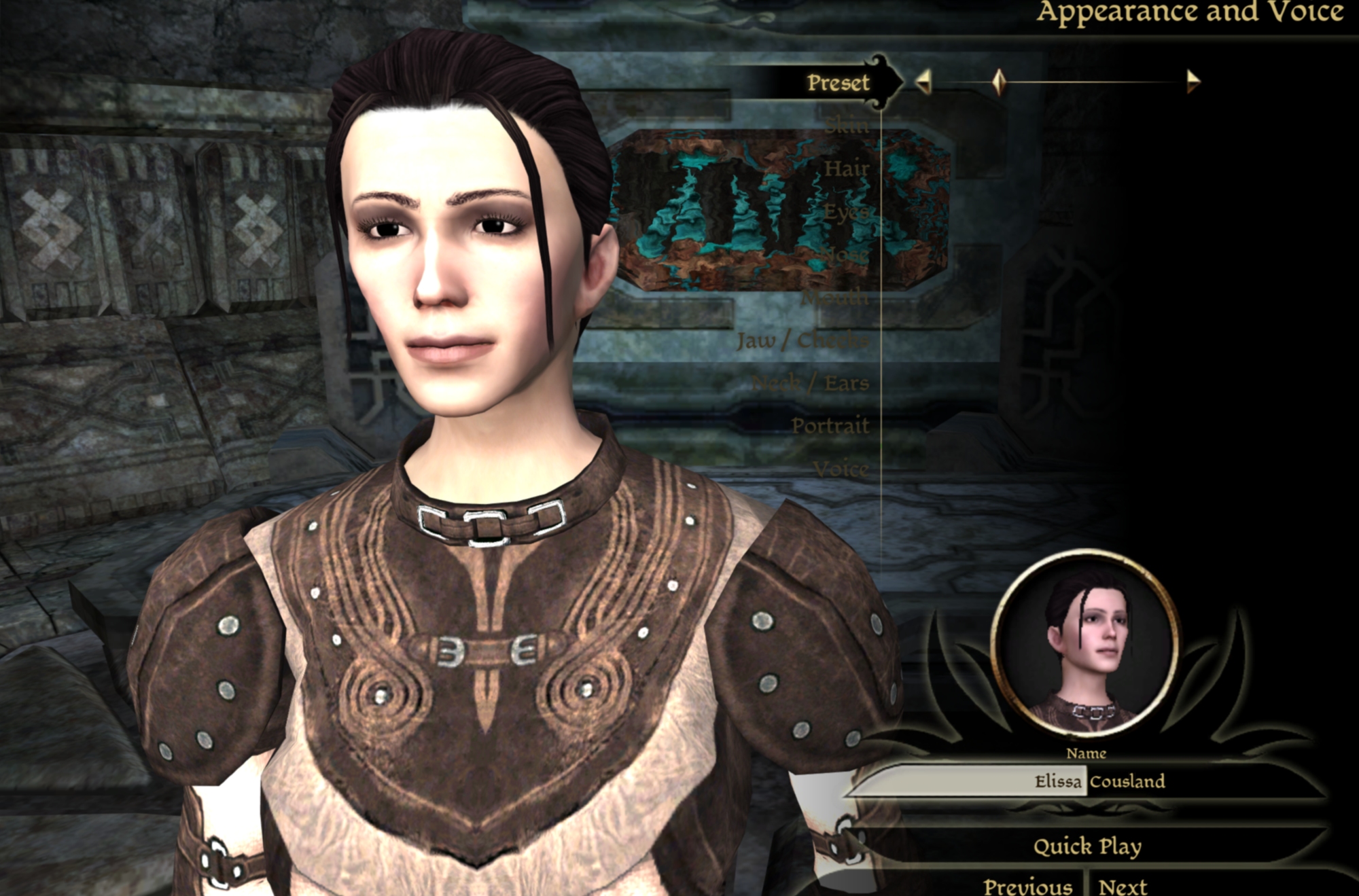Open the Portrait settings
1359x896 pixels.
pos(830,426)
